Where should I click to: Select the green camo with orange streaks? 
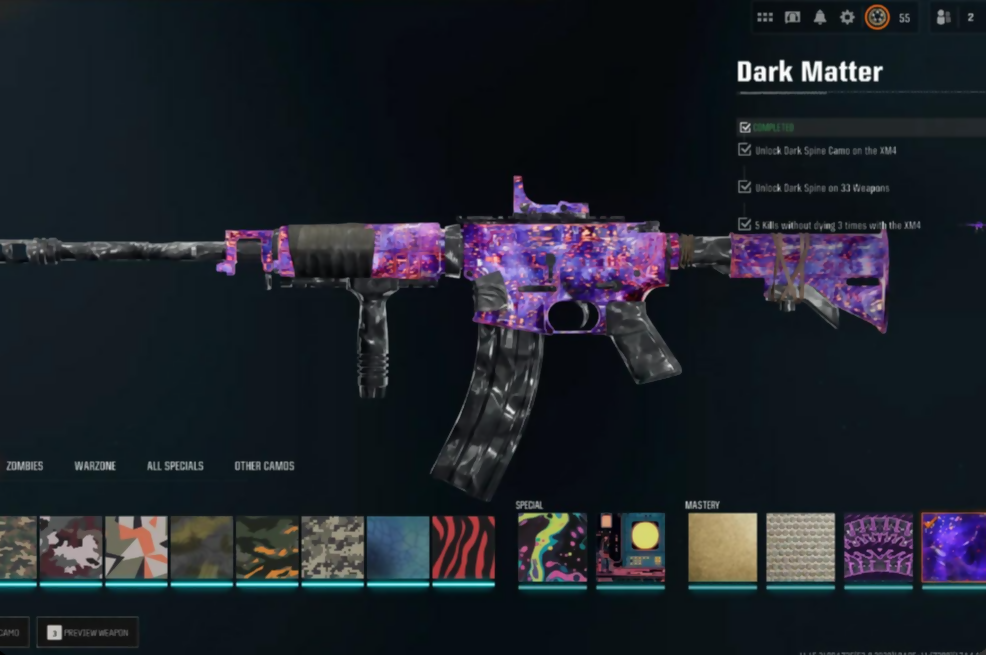click(267, 547)
